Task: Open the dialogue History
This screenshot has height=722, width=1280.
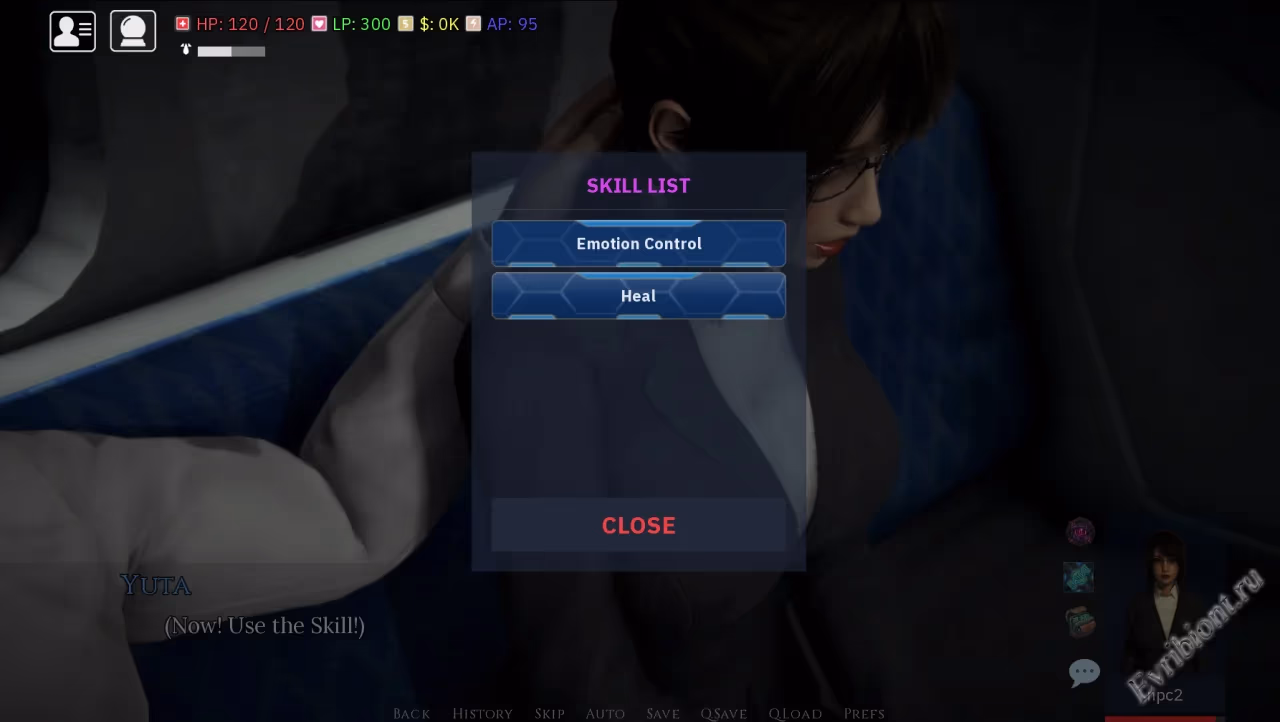Action: (x=482, y=713)
